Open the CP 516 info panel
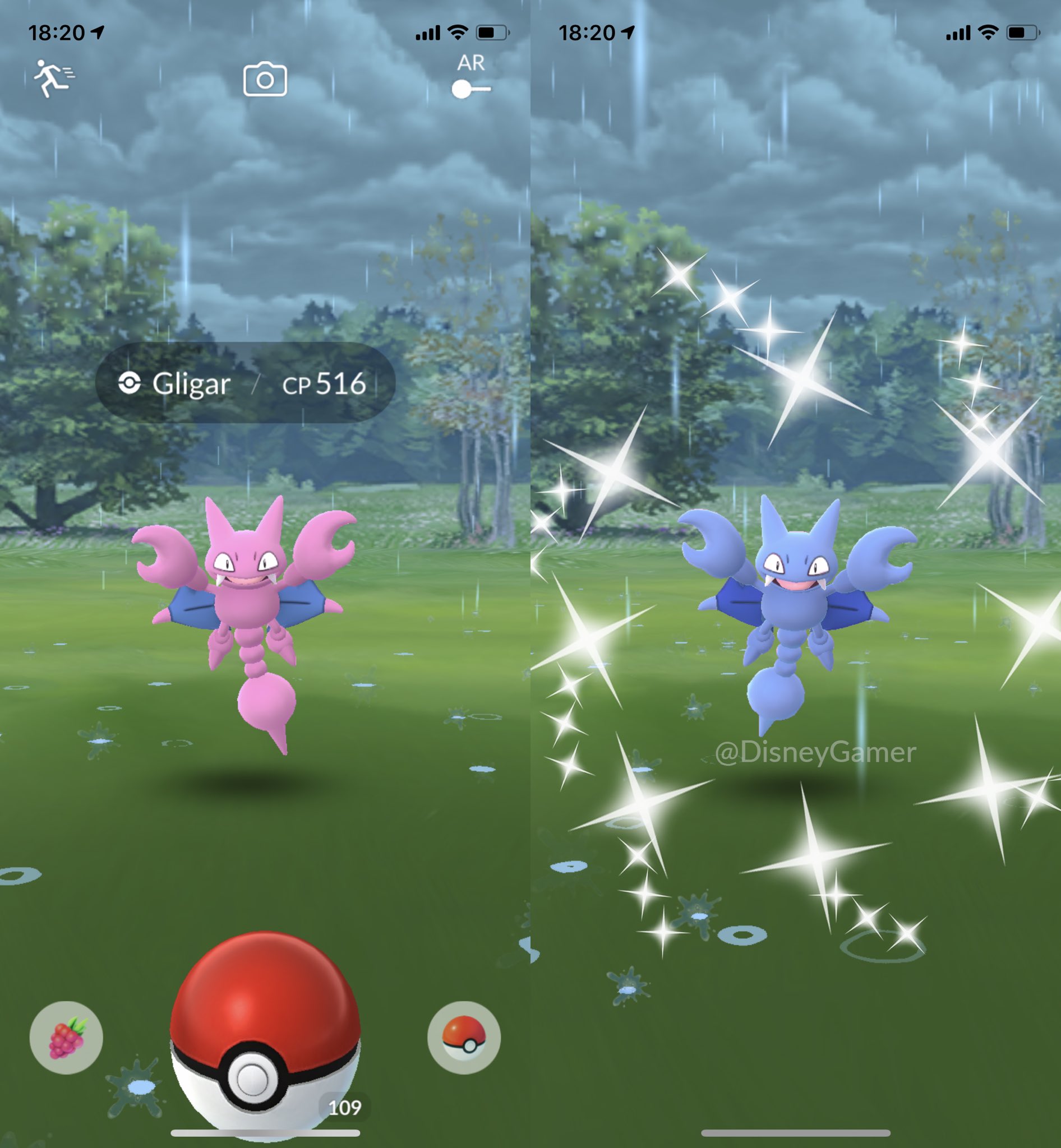1061x1148 pixels. 324,385
